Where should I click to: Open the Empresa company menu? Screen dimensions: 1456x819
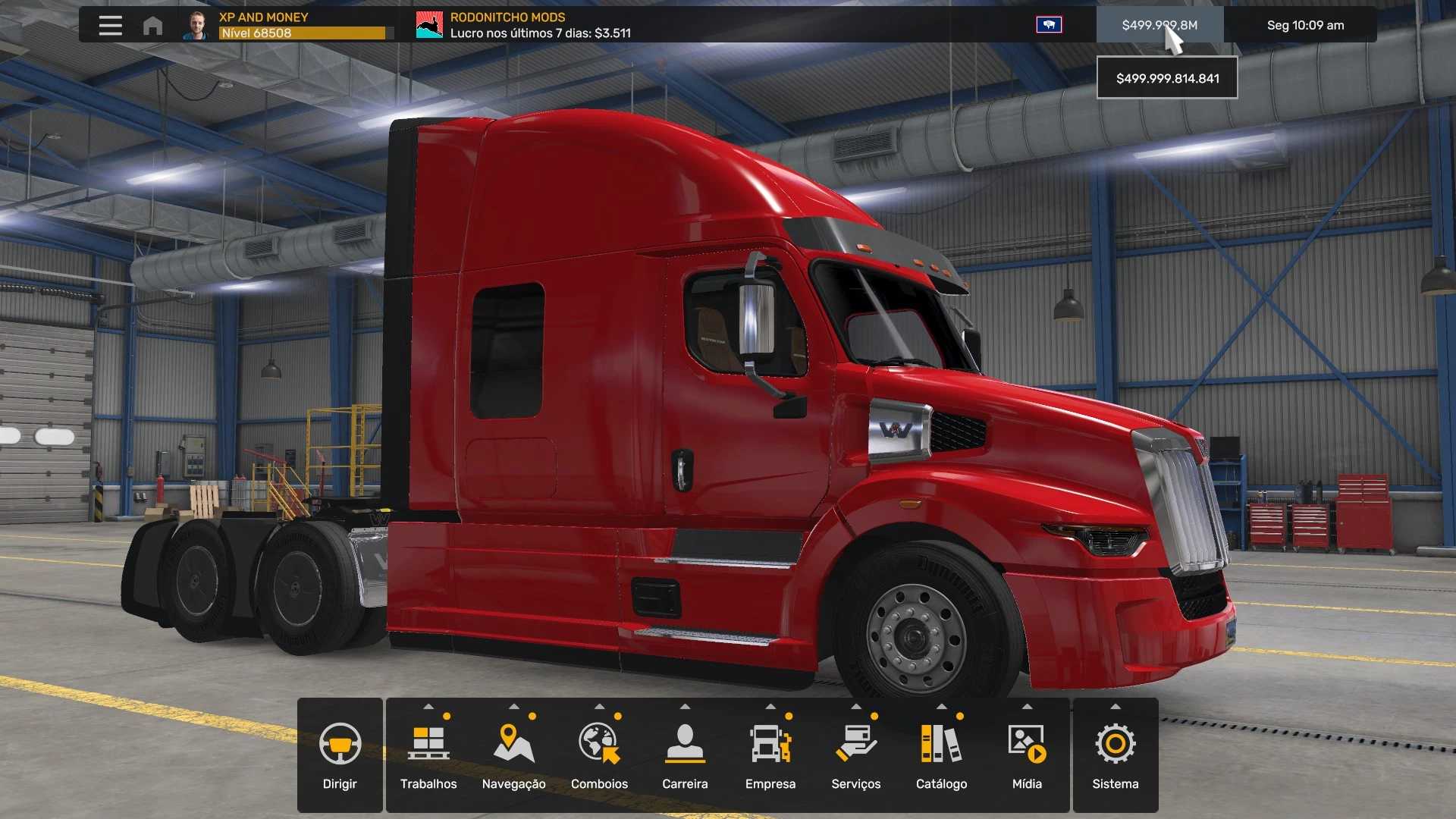click(x=770, y=755)
